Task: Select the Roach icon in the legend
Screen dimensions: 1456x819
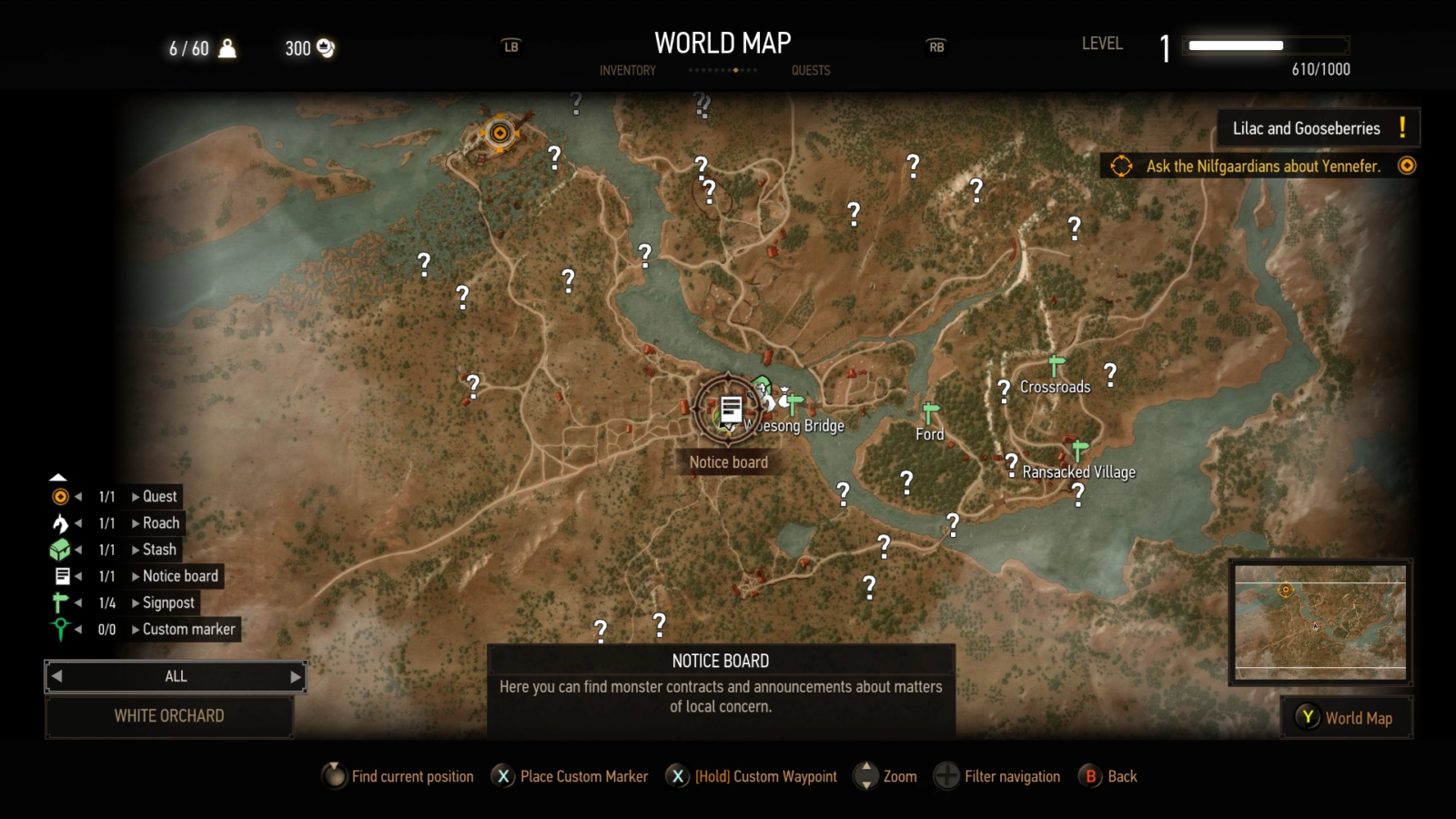Action: pyautogui.click(x=59, y=523)
